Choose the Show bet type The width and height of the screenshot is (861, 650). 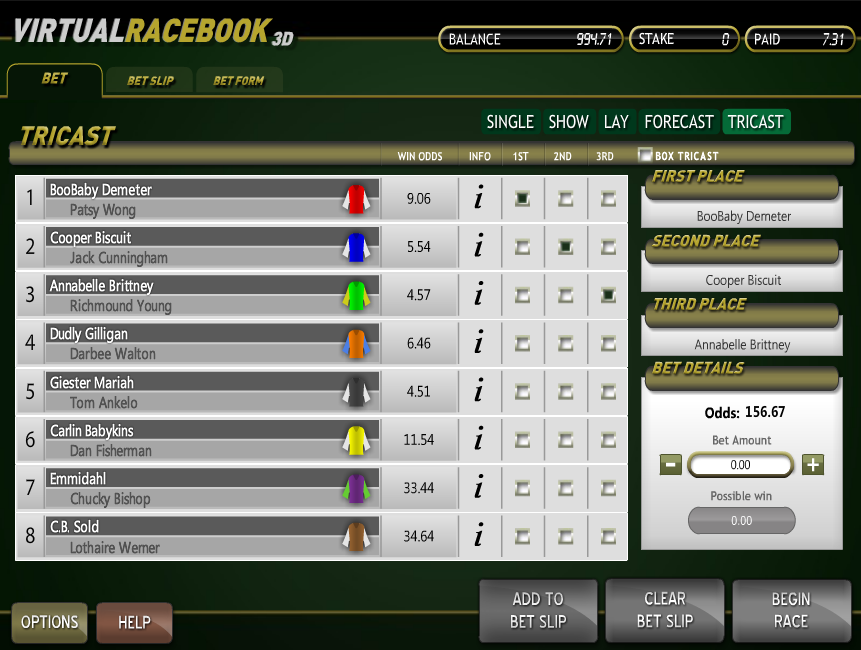568,122
